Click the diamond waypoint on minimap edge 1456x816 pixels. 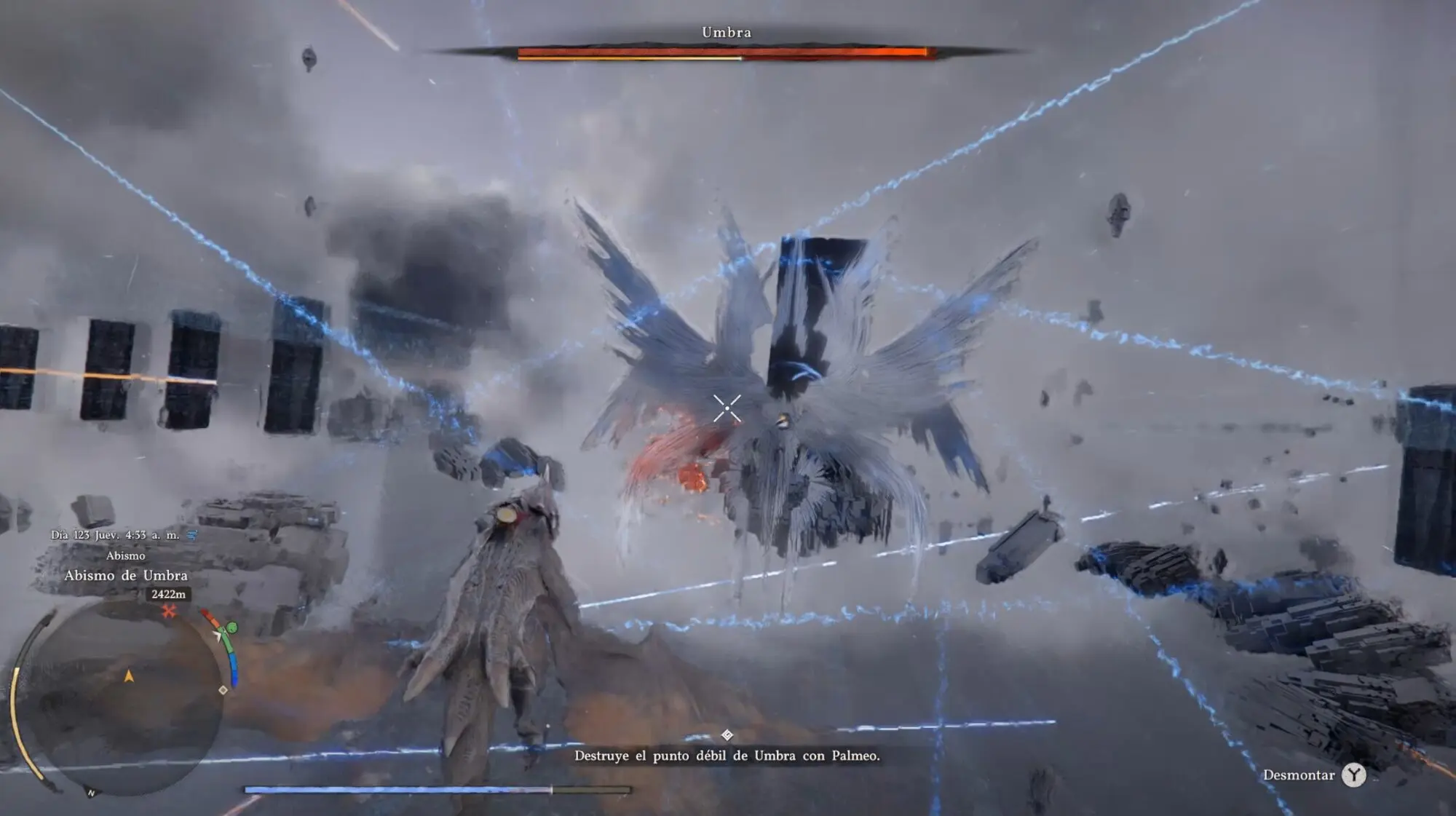tap(223, 689)
